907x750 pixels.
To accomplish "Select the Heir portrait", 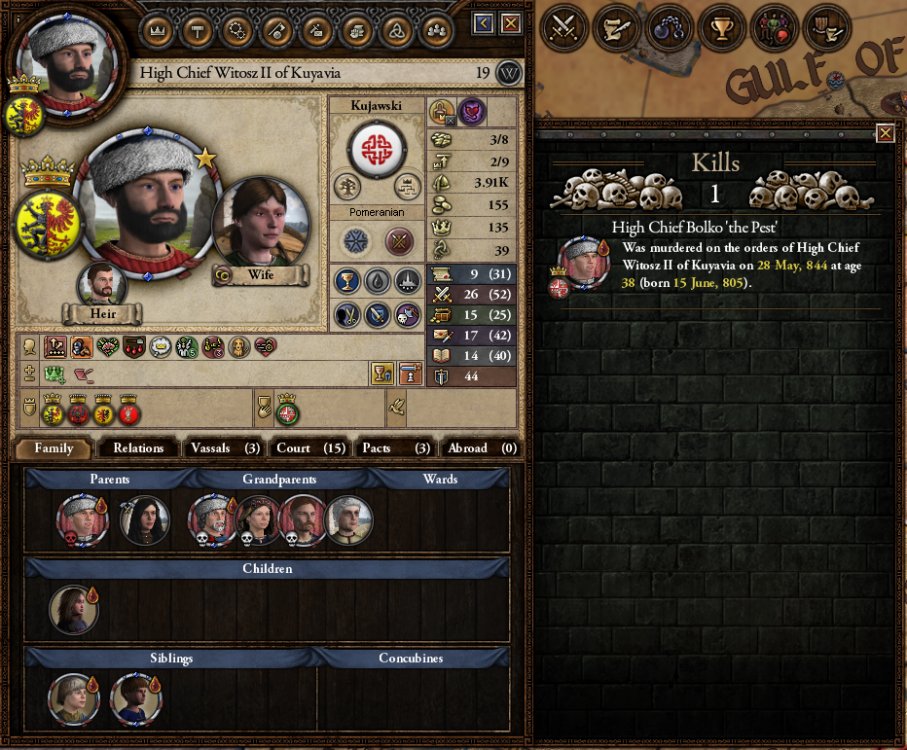I will point(102,284).
